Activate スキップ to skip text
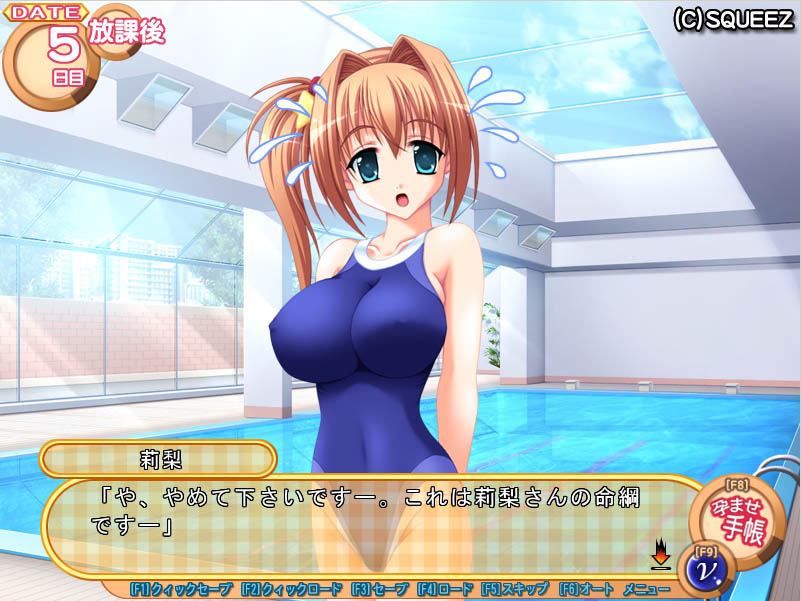 coord(515,590)
